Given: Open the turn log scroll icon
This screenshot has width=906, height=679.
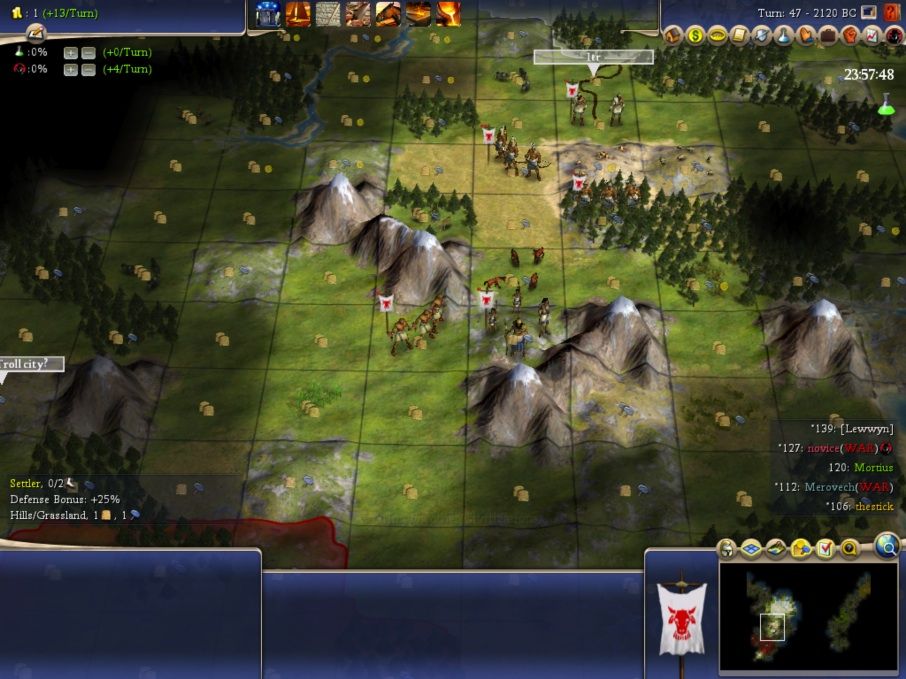Looking at the screenshot, I should (x=36, y=33).
